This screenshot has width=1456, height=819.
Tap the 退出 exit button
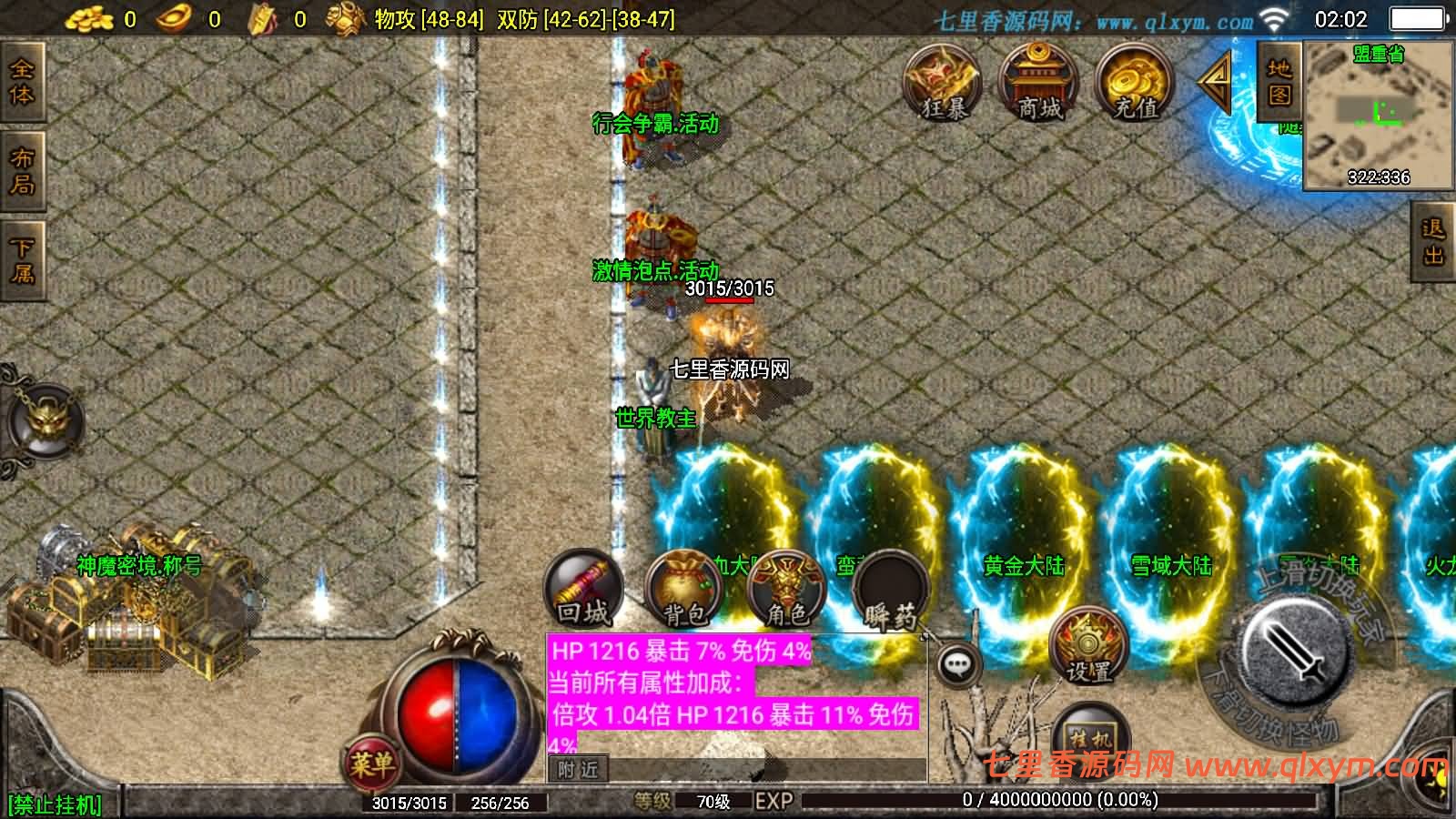click(x=1433, y=242)
